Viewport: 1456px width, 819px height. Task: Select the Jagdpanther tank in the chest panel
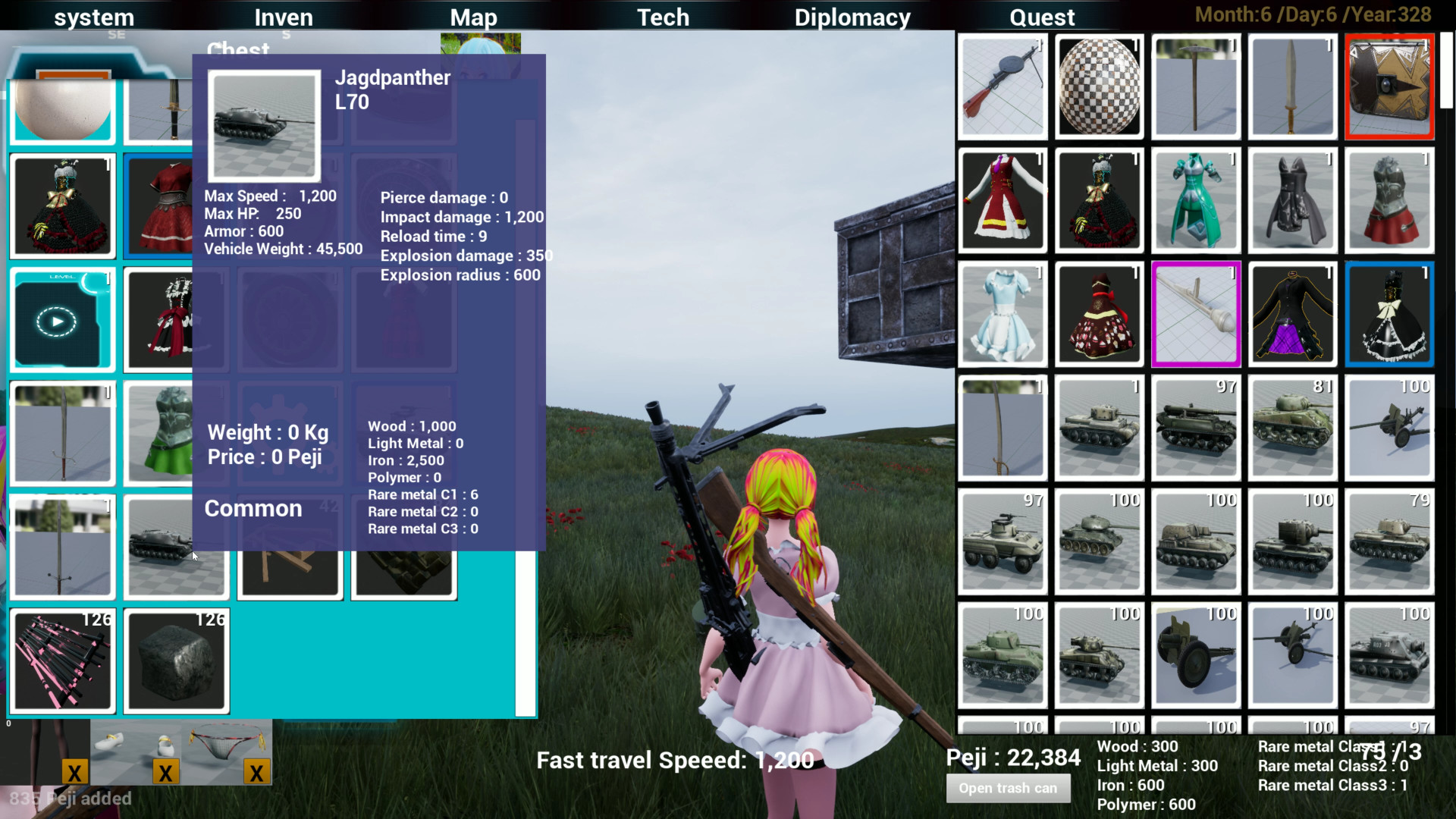point(176,546)
